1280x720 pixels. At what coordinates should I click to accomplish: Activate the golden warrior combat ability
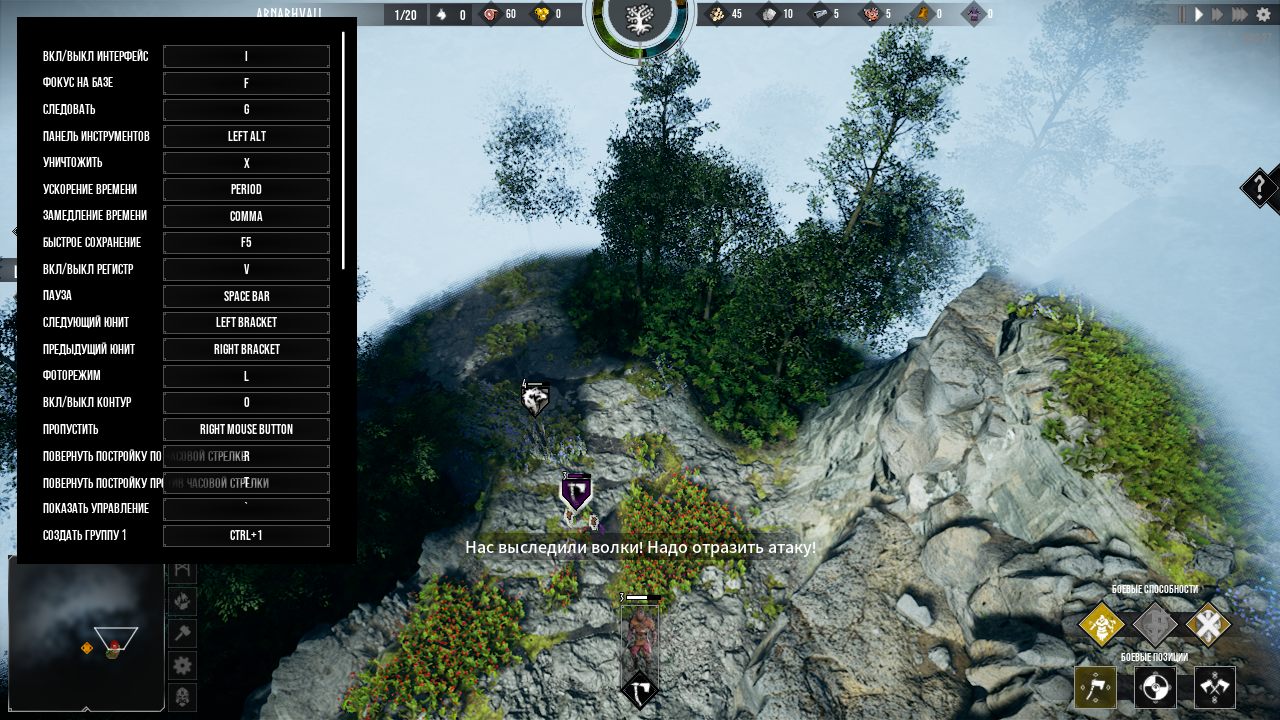(x=1102, y=627)
